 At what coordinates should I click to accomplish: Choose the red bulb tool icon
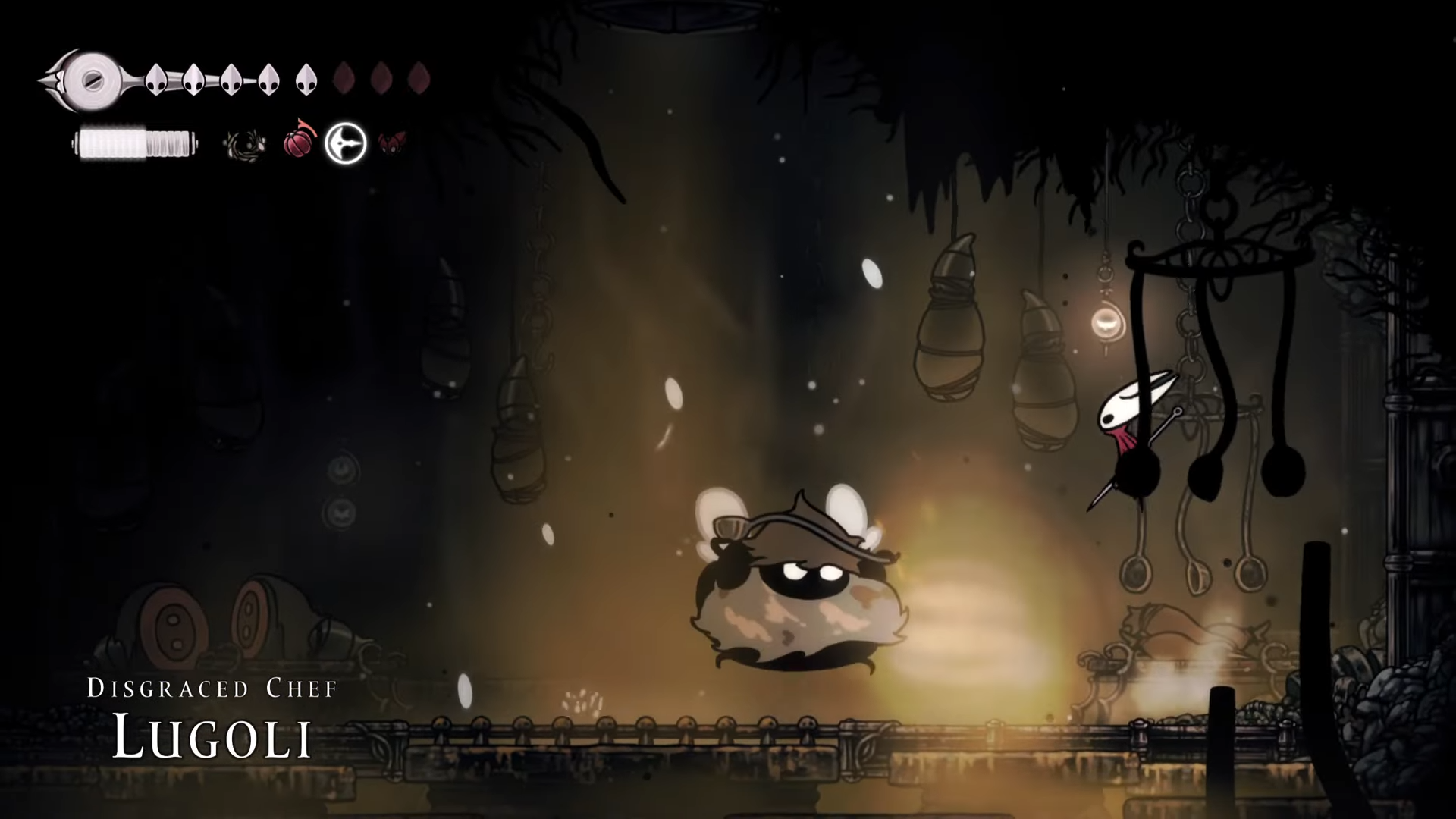pos(297,142)
